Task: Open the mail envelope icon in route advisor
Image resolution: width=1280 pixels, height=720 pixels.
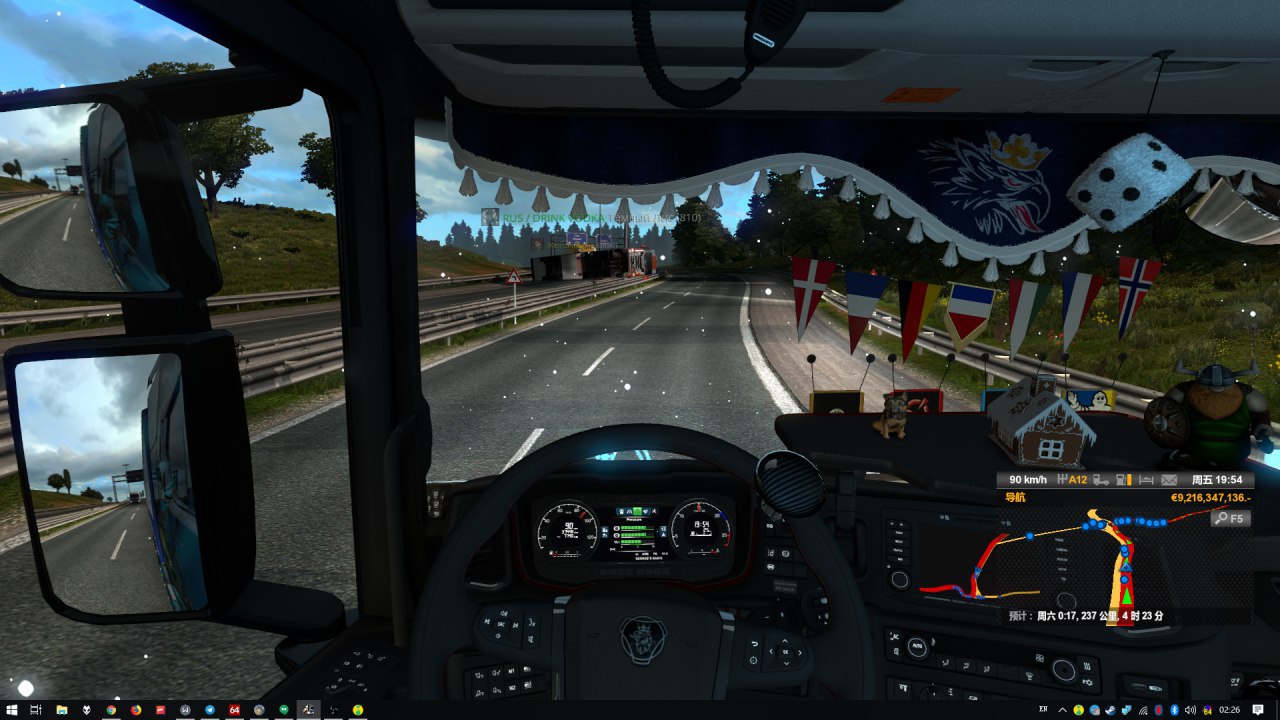Action: pos(1168,480)
